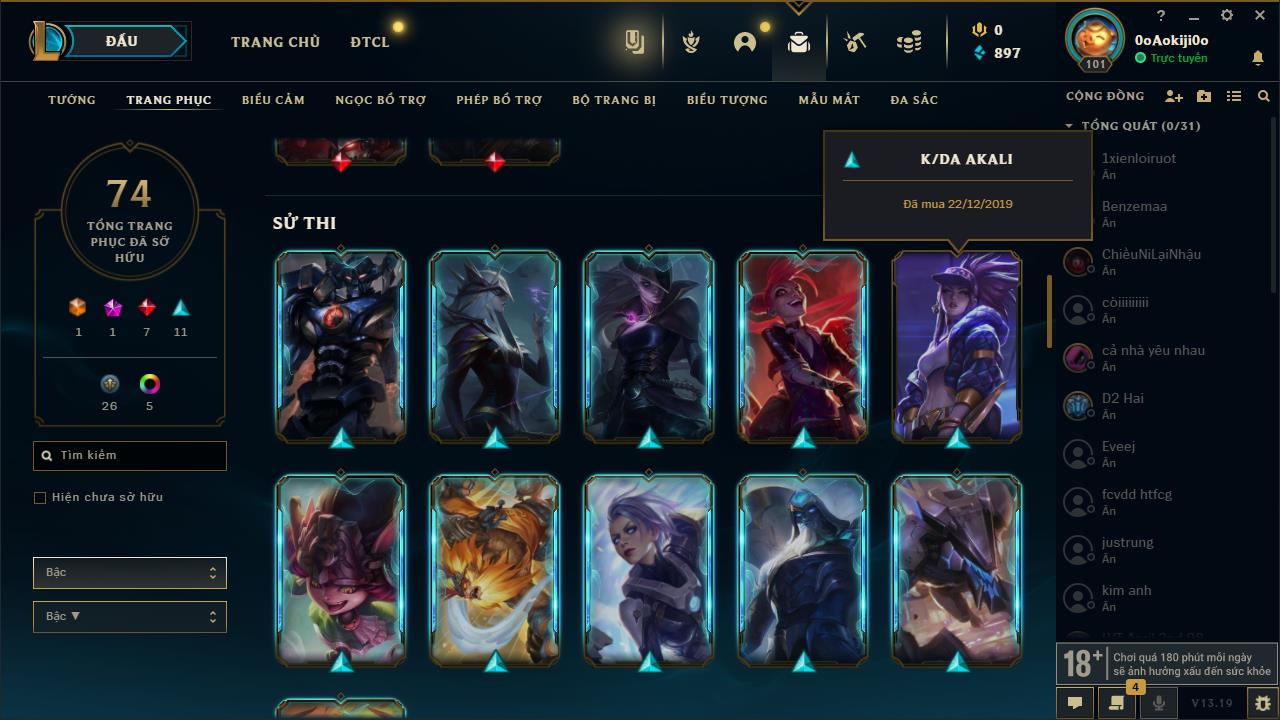Enable the 'Hiện chưa sở hữu' checkbox
The width and height of the screenshot is (1280, 720).
[40, 497]
